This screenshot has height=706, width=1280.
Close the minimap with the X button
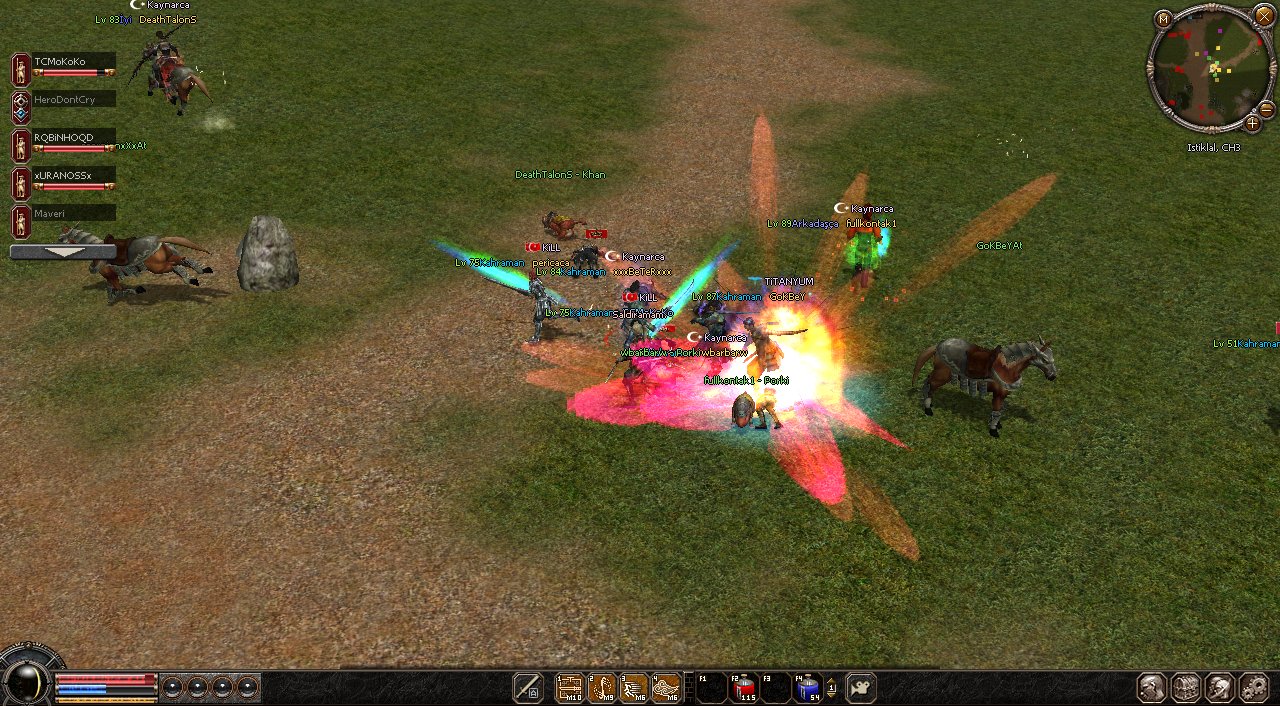tap(1265, 15)
